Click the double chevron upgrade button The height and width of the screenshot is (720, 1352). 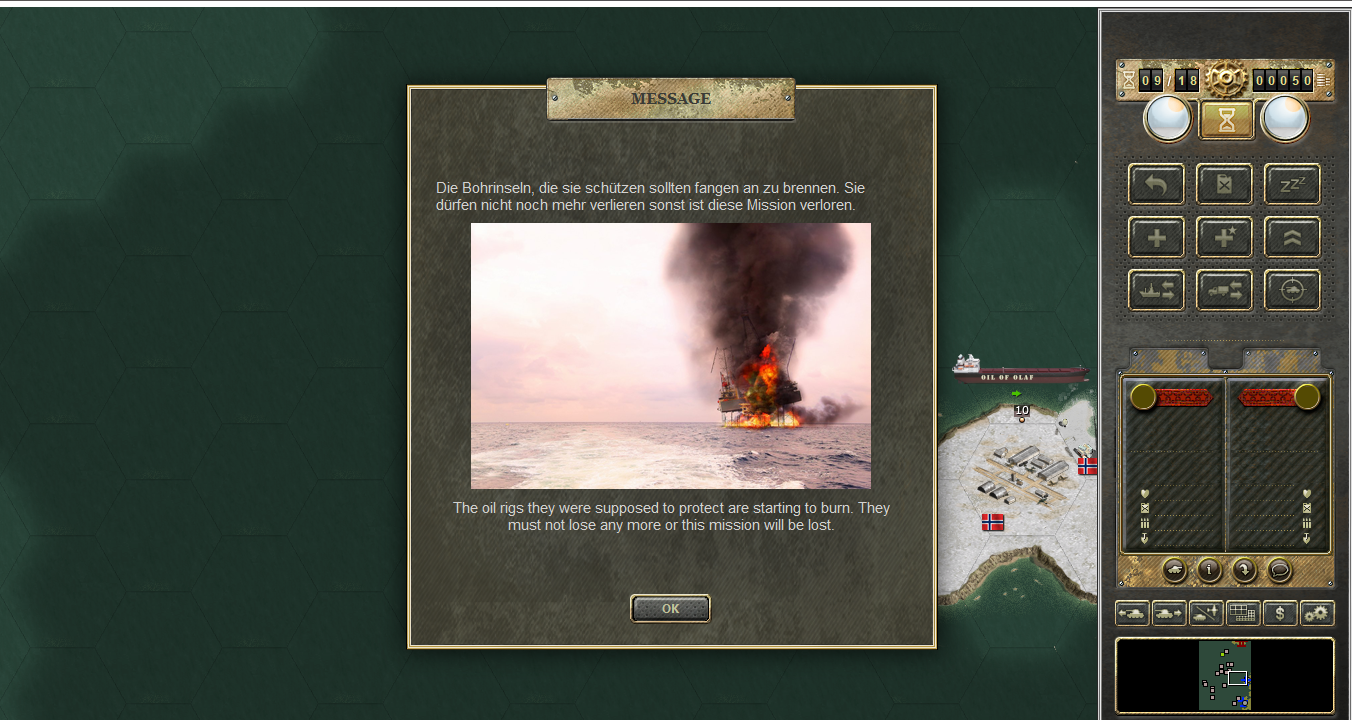tap(1292, 237)
